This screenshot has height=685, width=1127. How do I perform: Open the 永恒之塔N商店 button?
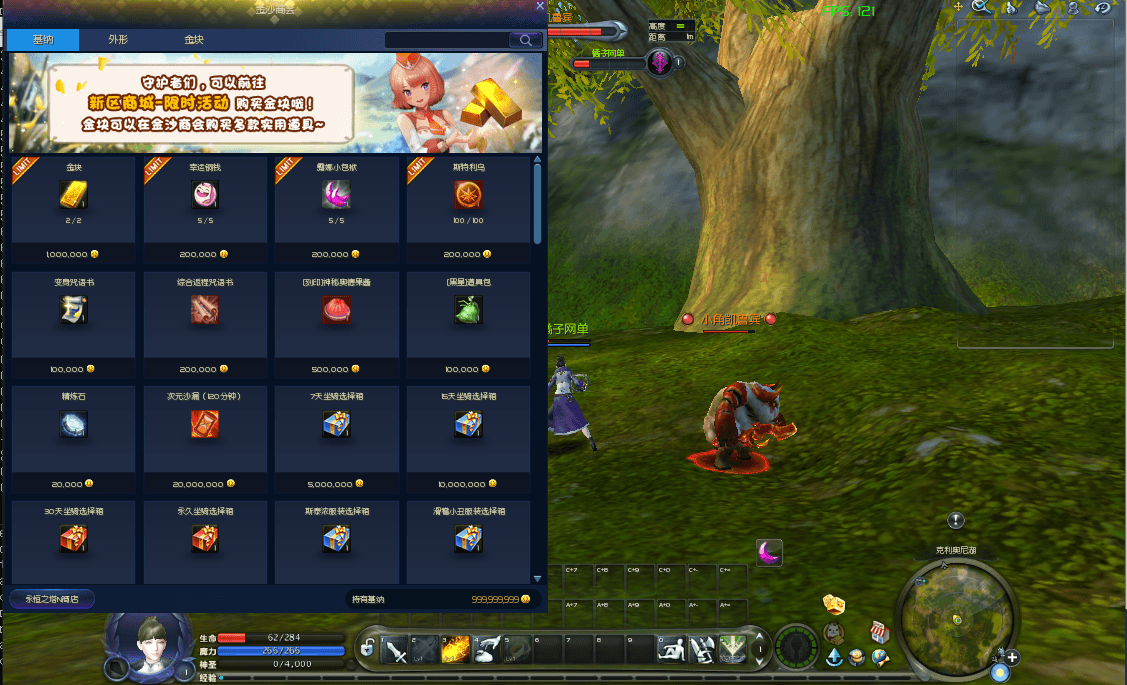pyautogui.click(x=52, y=599)
